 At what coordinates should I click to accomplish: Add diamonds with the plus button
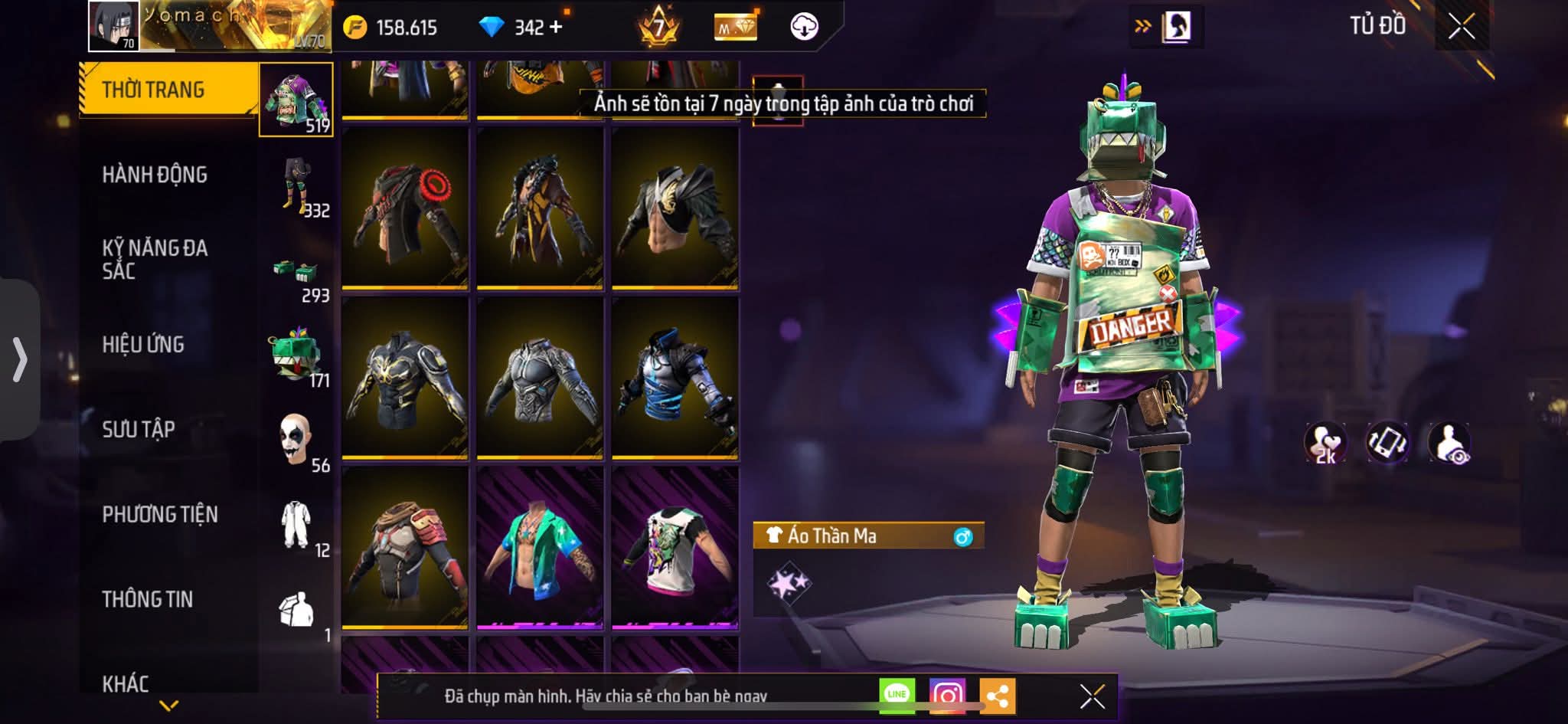(556, 28)
